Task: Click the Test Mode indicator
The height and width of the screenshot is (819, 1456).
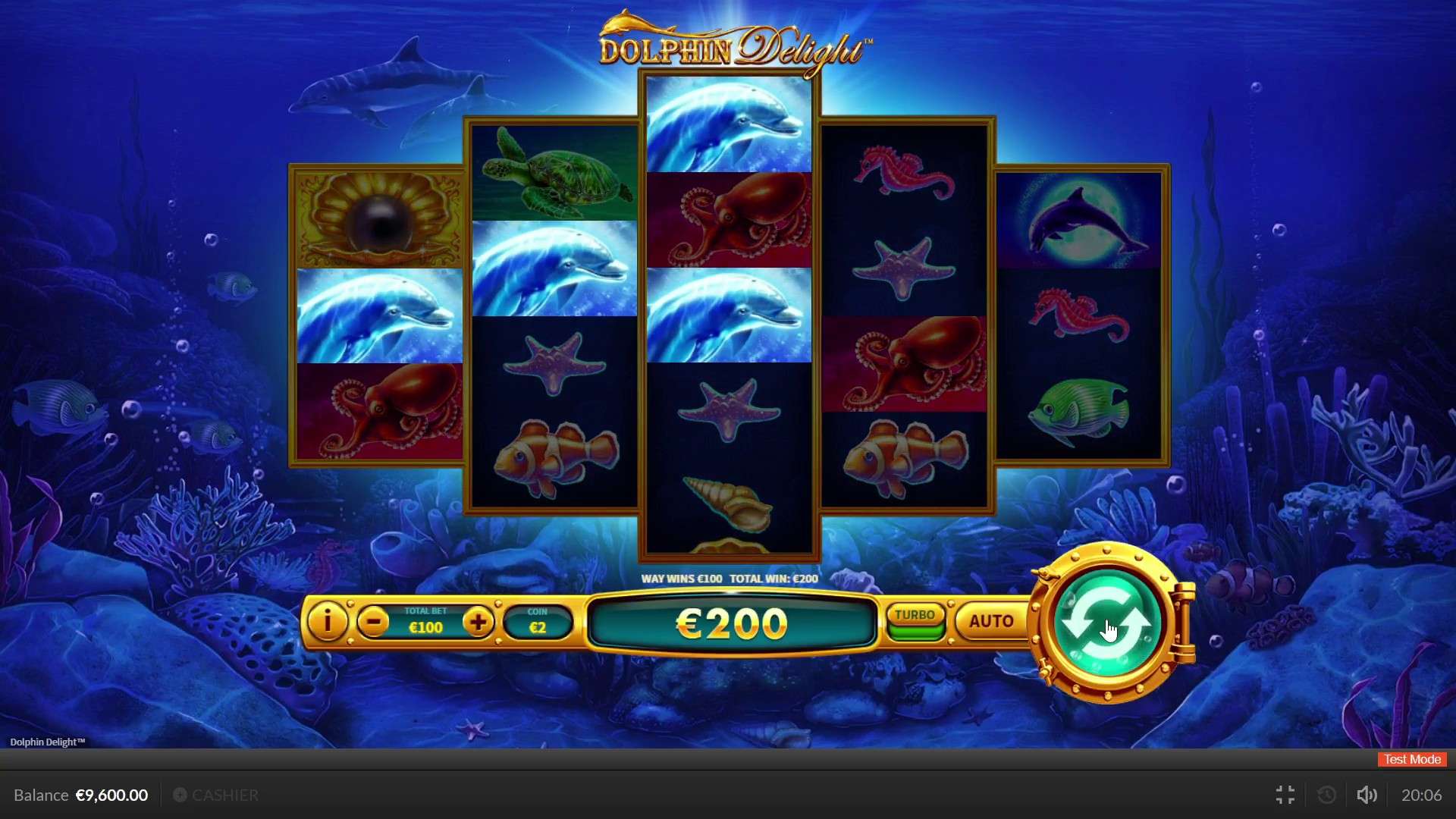Action: 1410,759
